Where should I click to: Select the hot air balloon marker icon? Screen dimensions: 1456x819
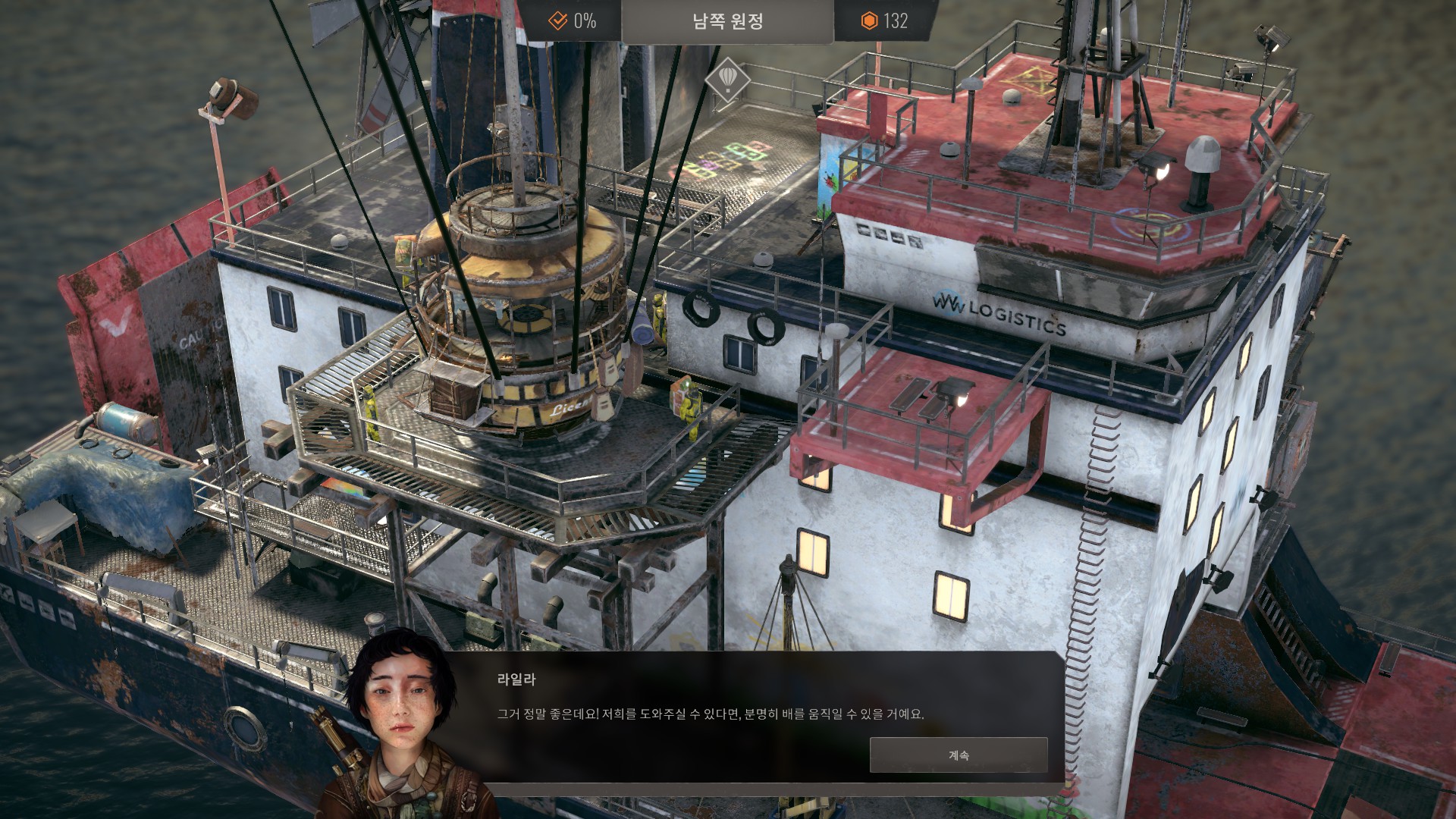pyautogui.click(x=727, y=79)
